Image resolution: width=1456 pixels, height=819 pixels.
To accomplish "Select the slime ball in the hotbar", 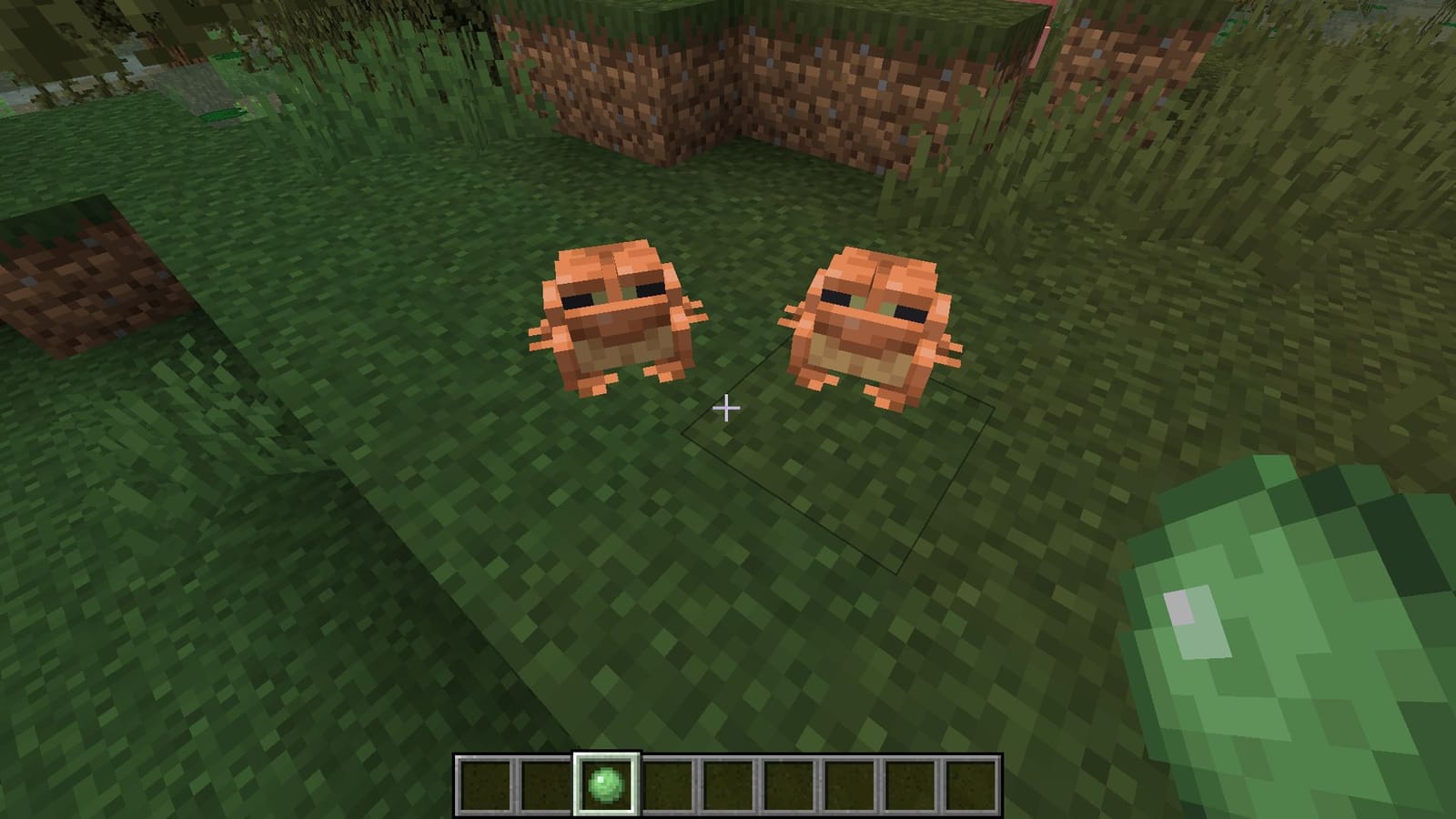I will tap(606, 784).
